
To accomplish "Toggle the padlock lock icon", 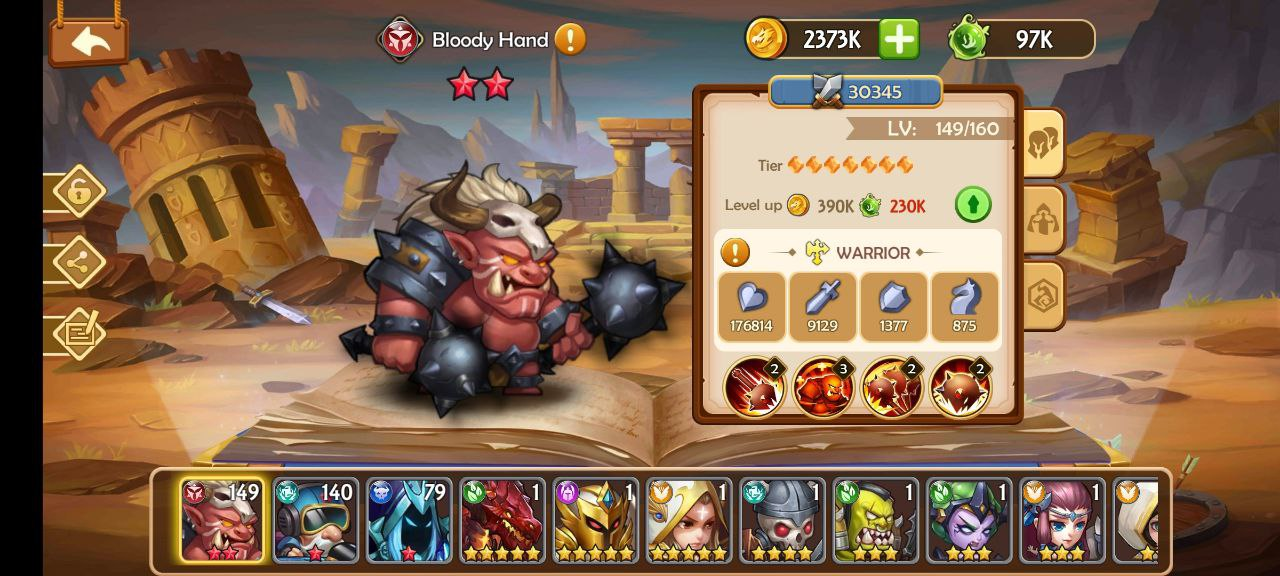I will [x=79, y=191].
